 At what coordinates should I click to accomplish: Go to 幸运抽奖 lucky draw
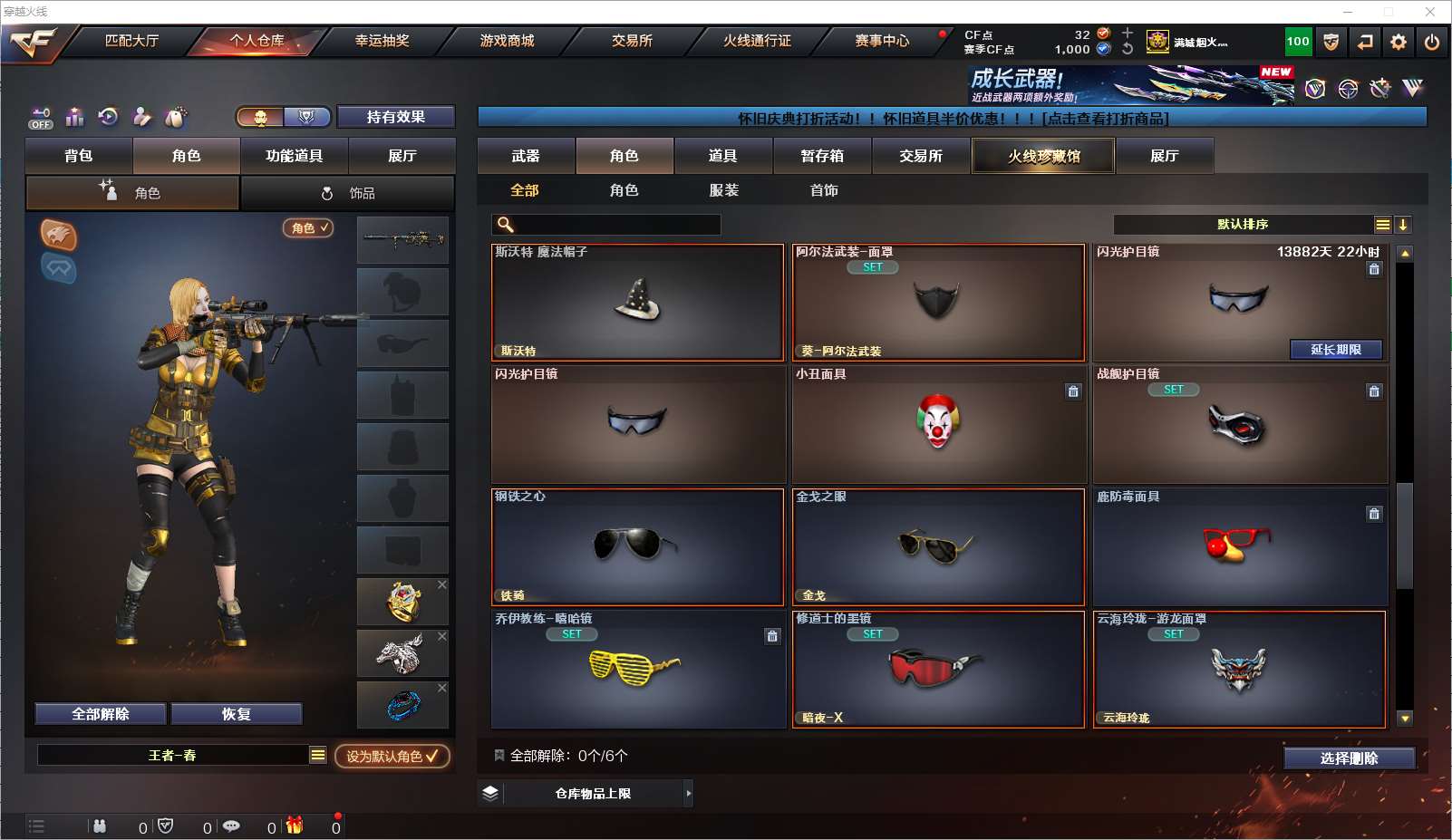382,41
